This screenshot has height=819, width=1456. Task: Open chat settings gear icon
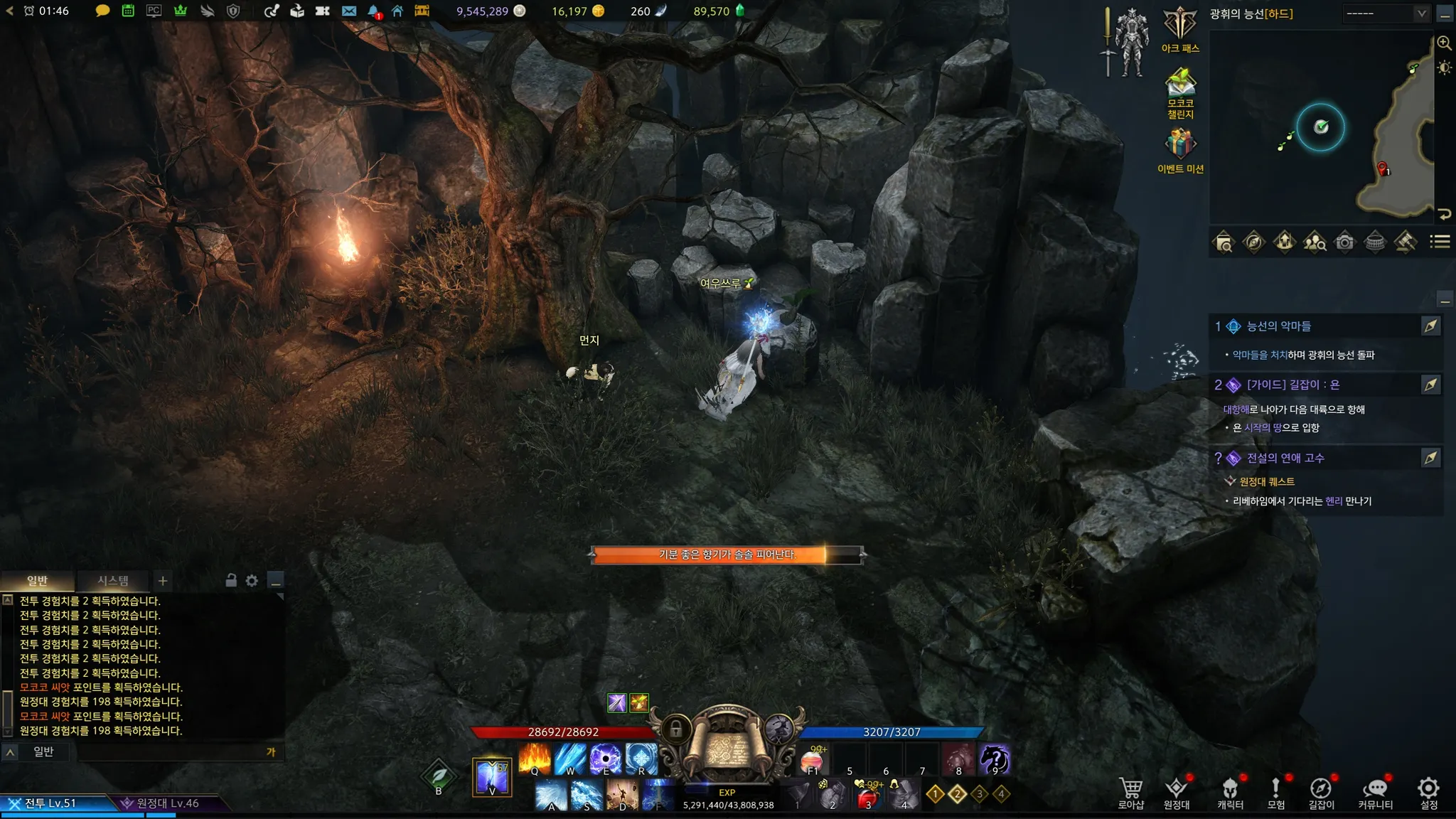click(252, 581)
